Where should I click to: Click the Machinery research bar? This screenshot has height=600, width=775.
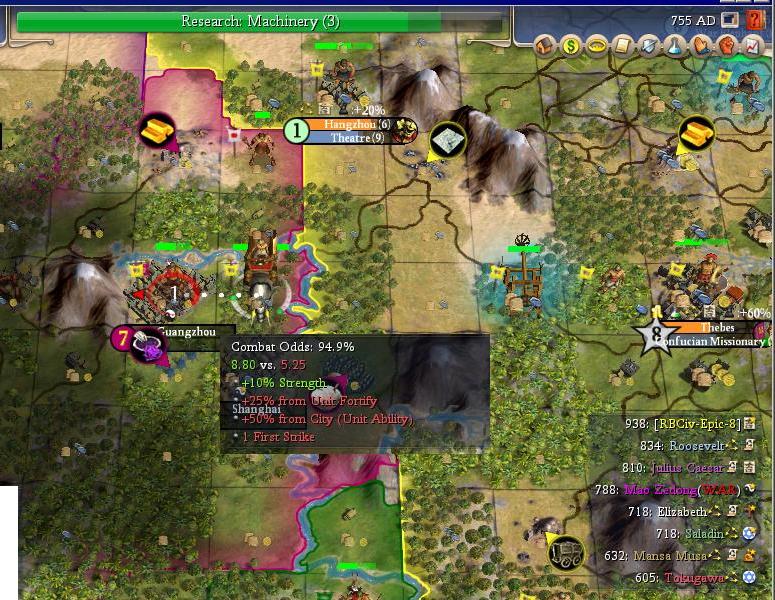click(x=260, y=21)
